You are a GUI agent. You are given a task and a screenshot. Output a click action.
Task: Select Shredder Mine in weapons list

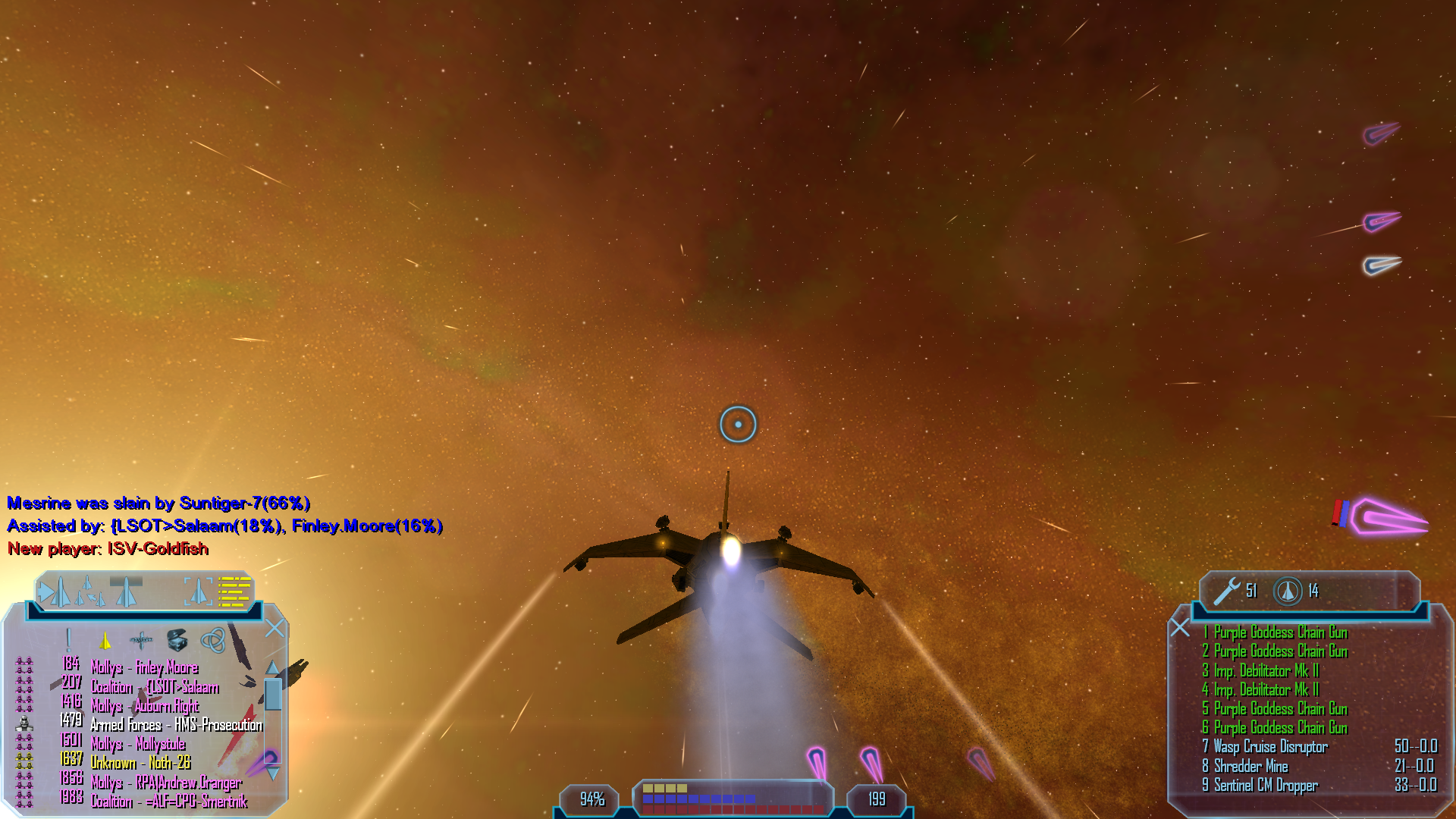1250,766
